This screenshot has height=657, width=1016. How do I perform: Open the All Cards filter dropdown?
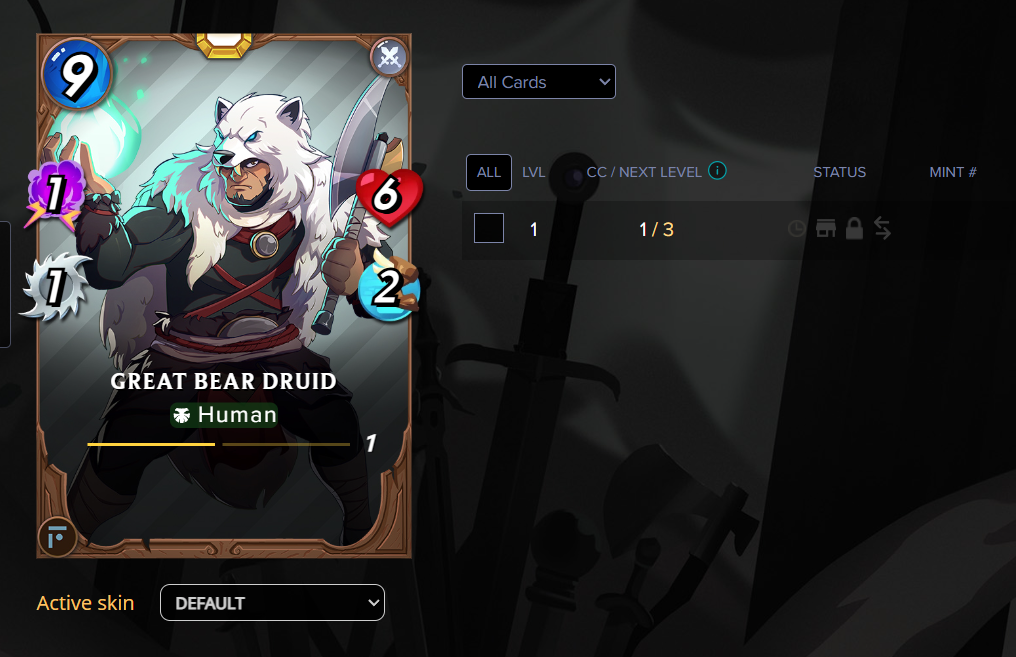pyautogui.click(x=538, y=82)
